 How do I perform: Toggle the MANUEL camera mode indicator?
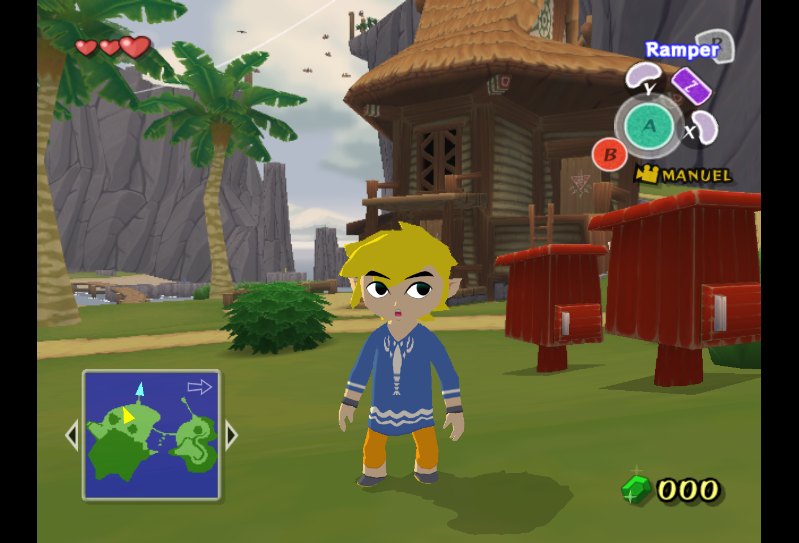pyautogui.click(x=684, y=175)
